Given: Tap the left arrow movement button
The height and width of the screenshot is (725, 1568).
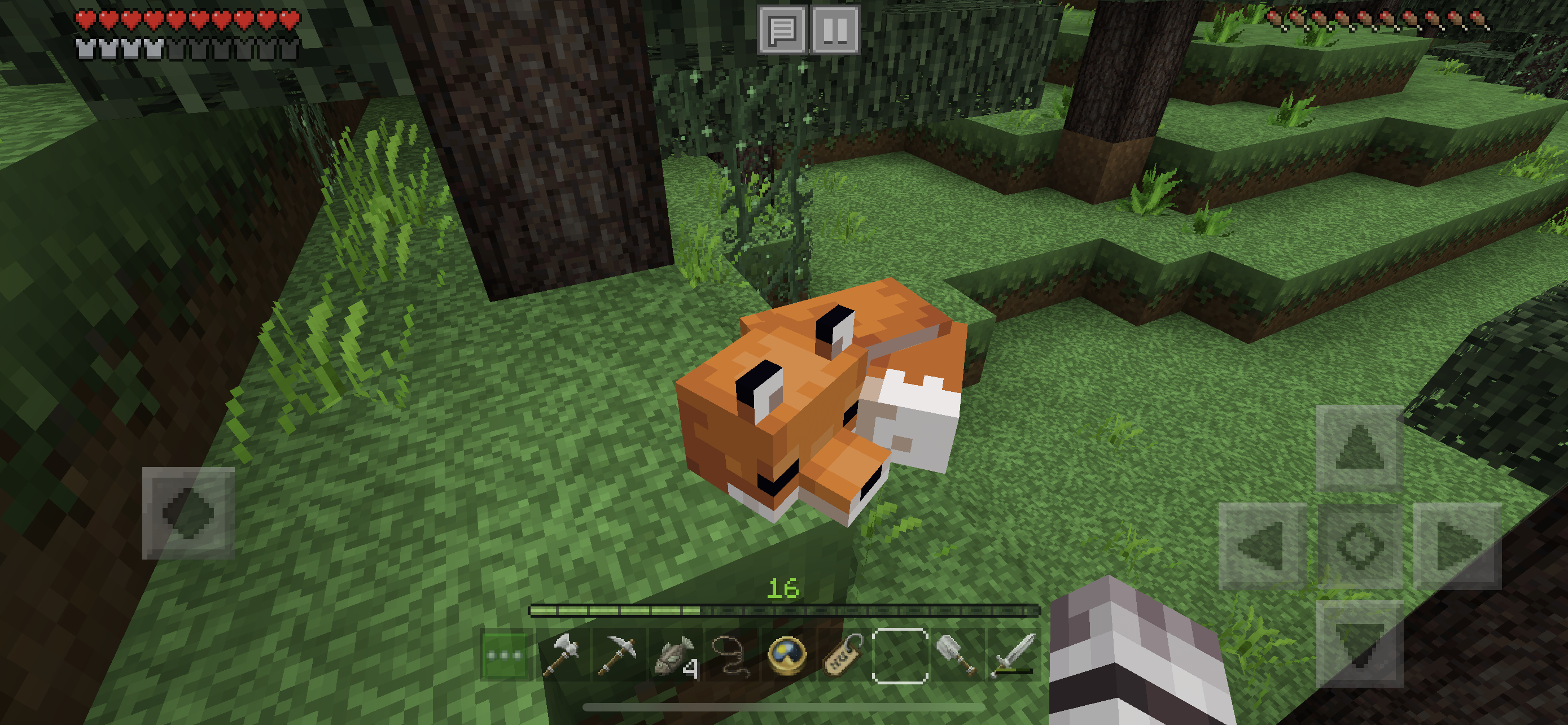Looking at the screenshot, I should coord(1263,546).
